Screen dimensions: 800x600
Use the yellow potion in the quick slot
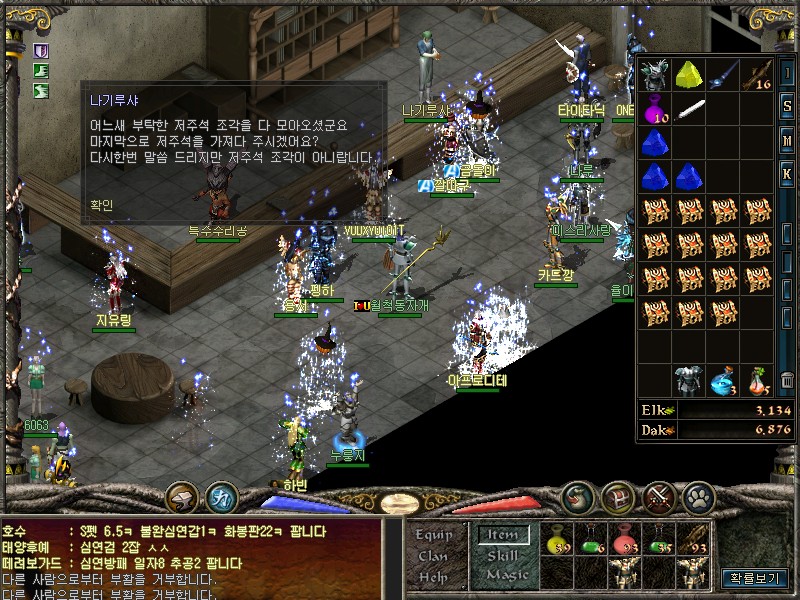556,539
